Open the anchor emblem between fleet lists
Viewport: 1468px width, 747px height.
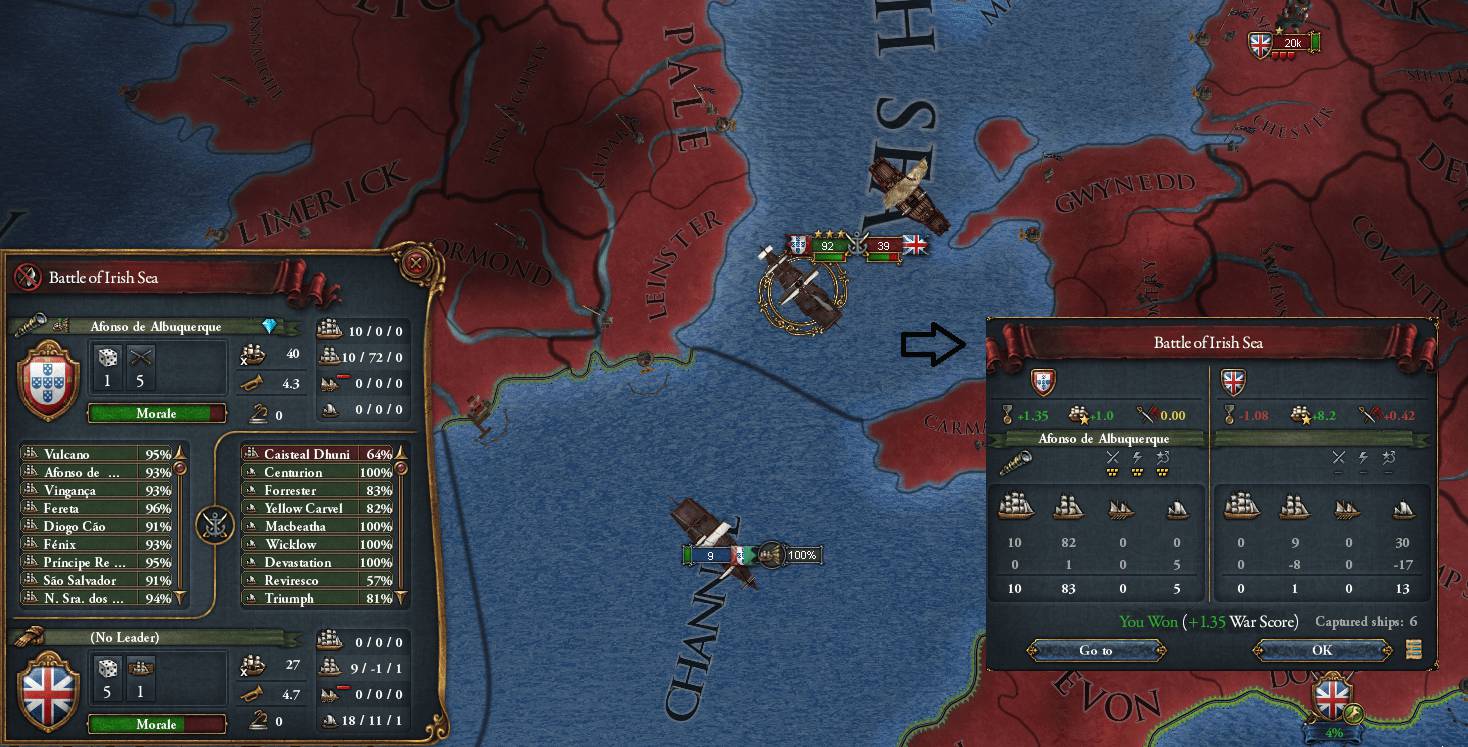point(214,525)
